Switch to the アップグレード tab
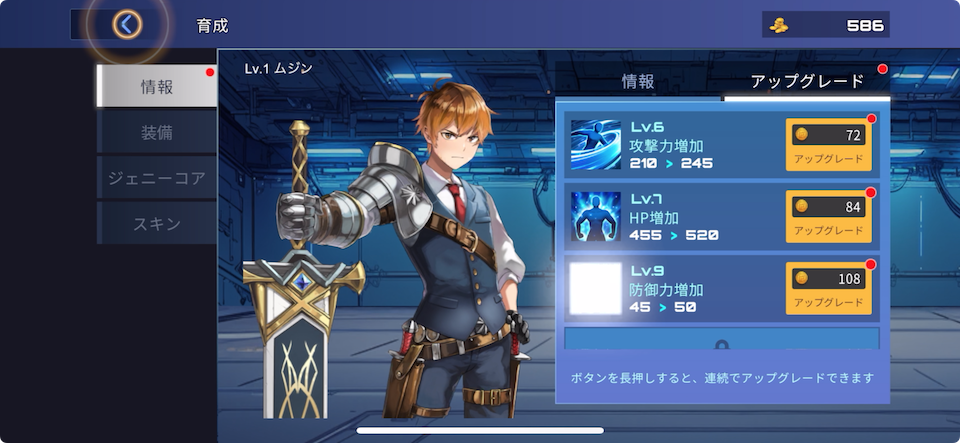The width and height of the screenshot is (960, 443). pyautogui.click(x=806, y=82)
